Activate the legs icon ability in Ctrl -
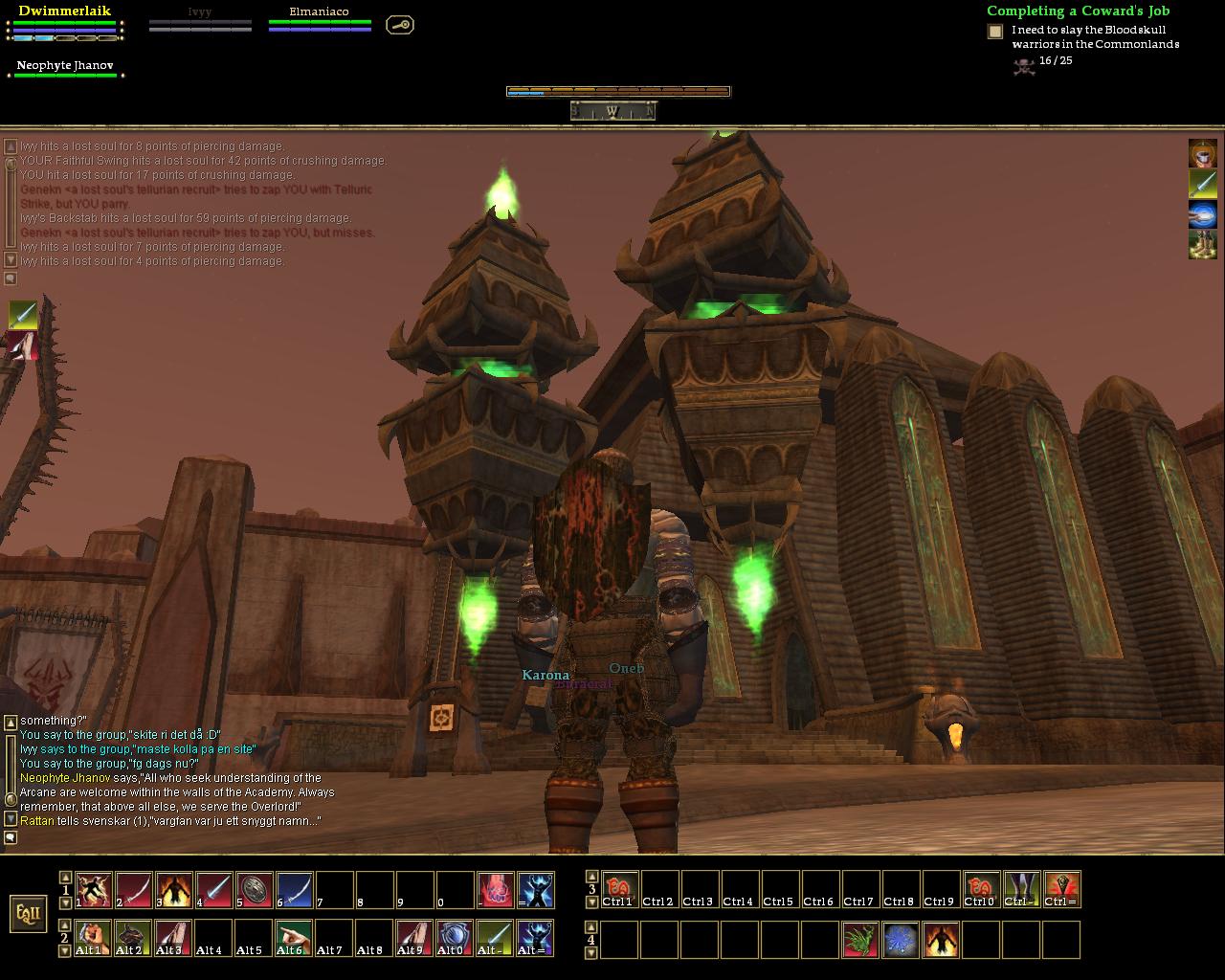 1021,889
